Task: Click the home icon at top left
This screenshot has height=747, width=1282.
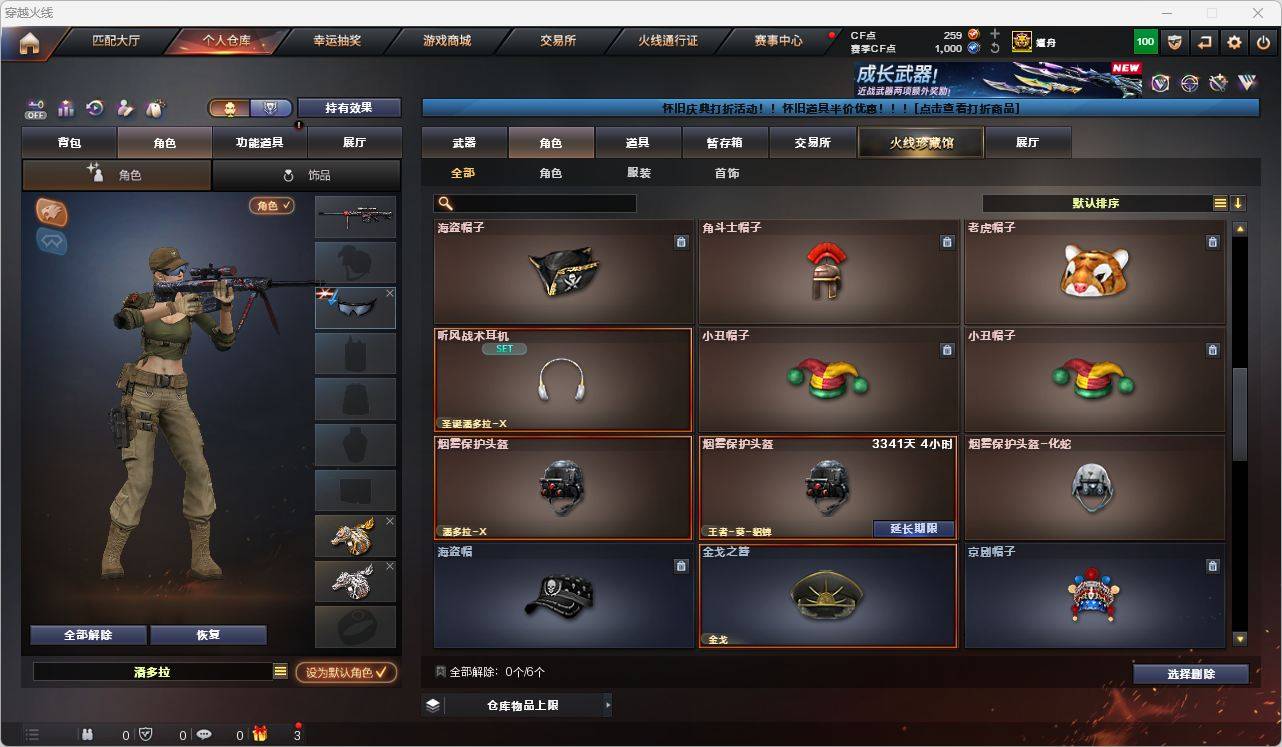Action: (x=29, y=42)
